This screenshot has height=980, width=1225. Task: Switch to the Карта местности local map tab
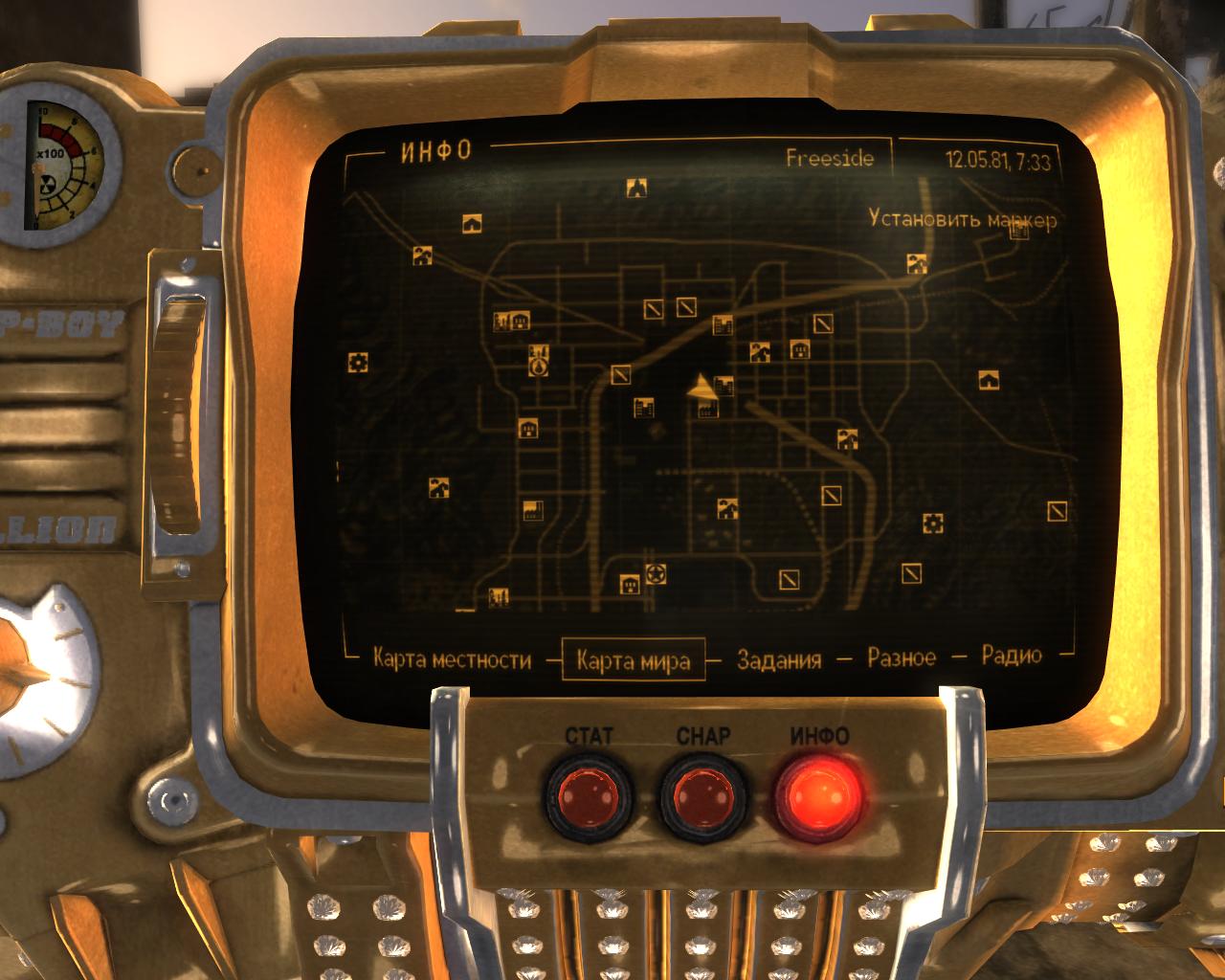(452, 659)
